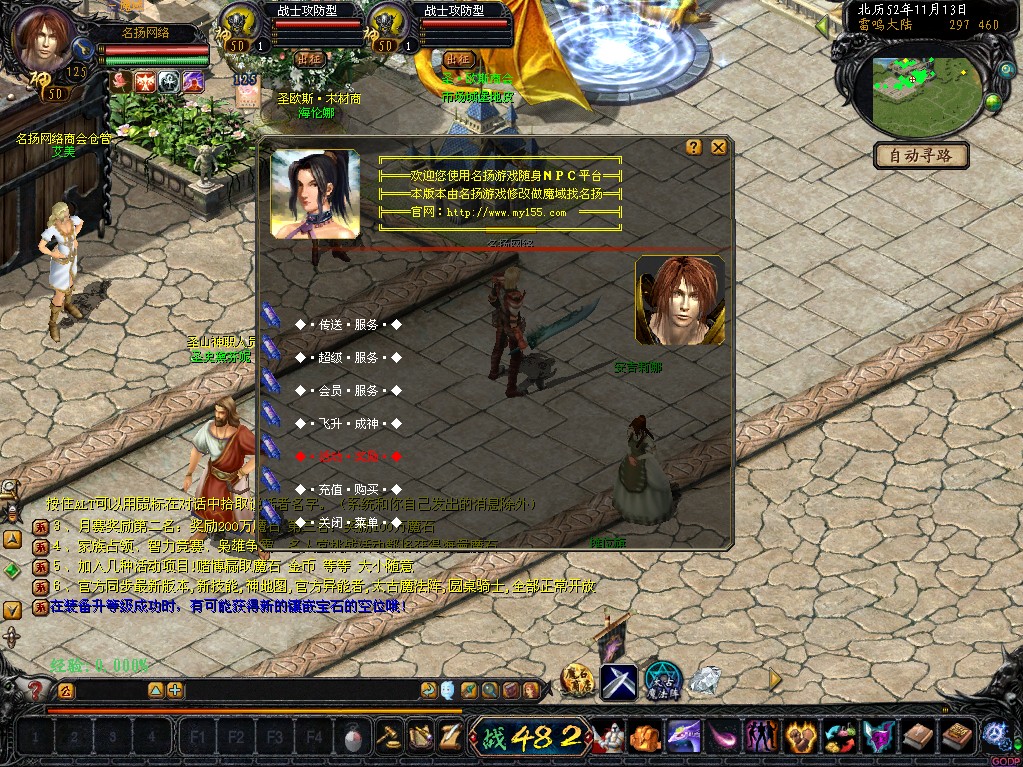
Task: Select the 超级·服务 super service option
Action: (348, 357)
